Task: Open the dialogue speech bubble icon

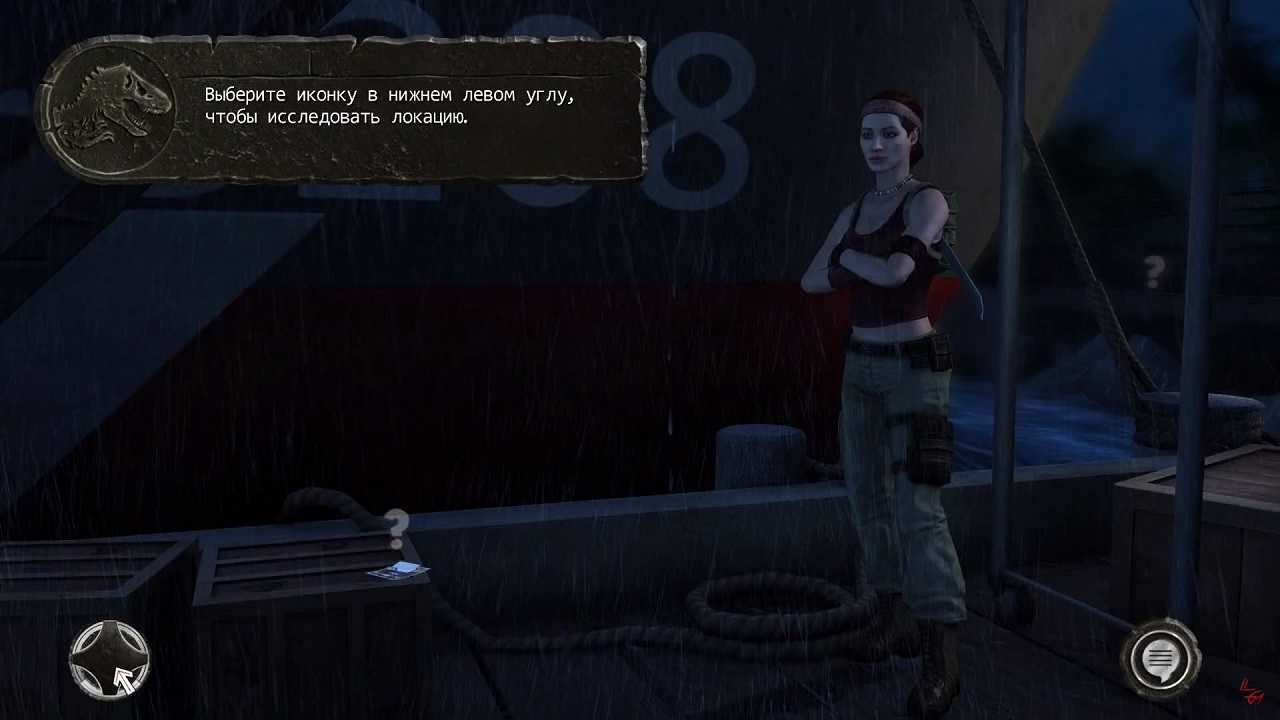Action: pyautogui.click(x=1160, y=658)
